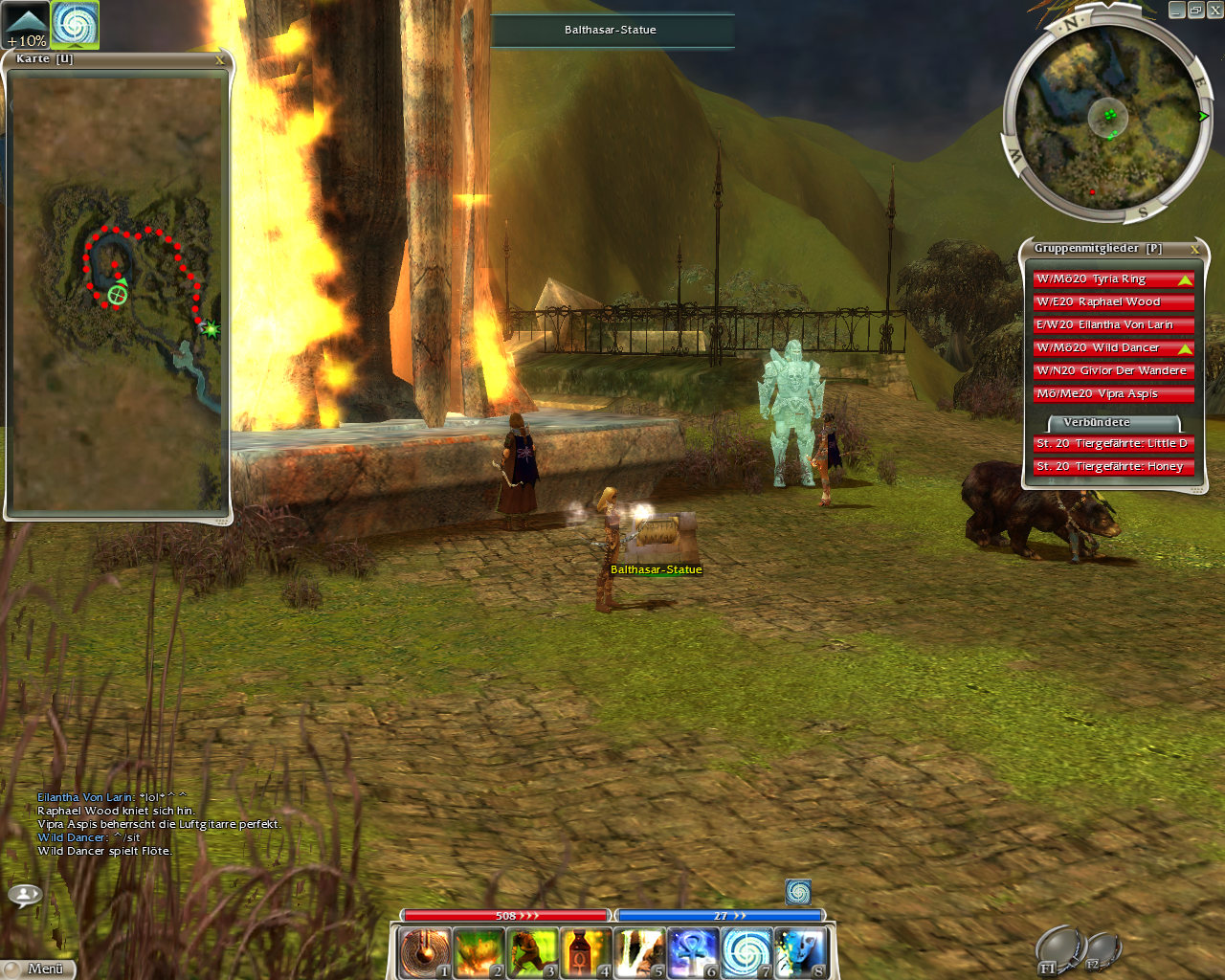The width and height of the screenshot is (1225, 980).
Task: Open the Menü button
Action: pos(38,969)
